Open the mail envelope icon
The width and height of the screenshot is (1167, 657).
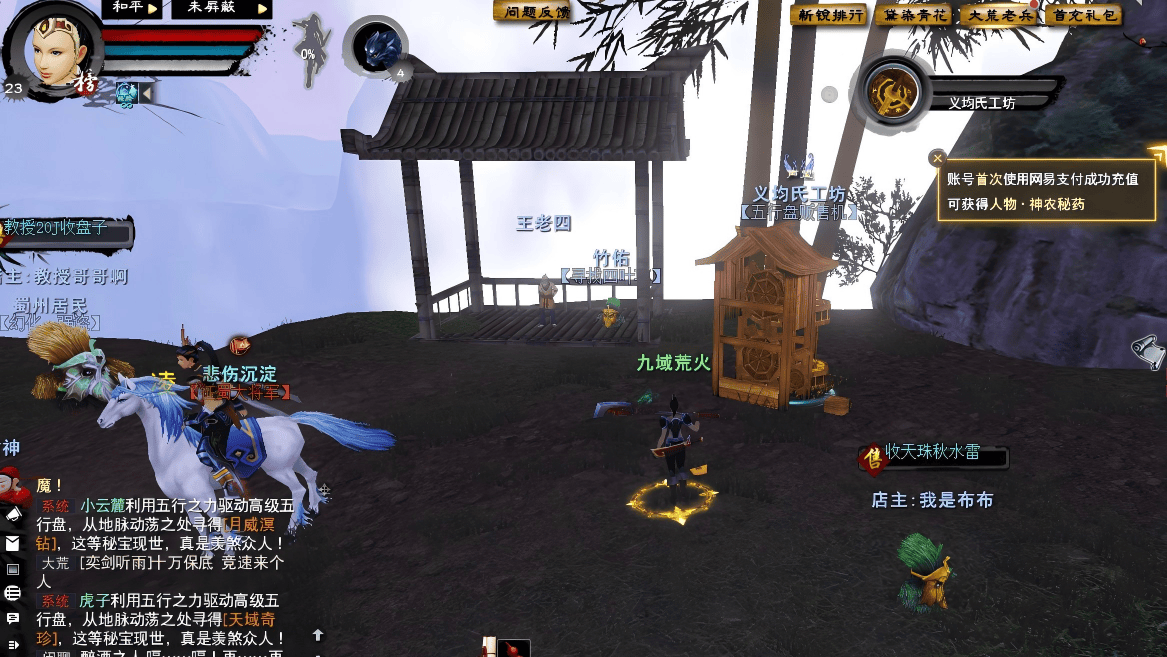[x=13, y=544]
